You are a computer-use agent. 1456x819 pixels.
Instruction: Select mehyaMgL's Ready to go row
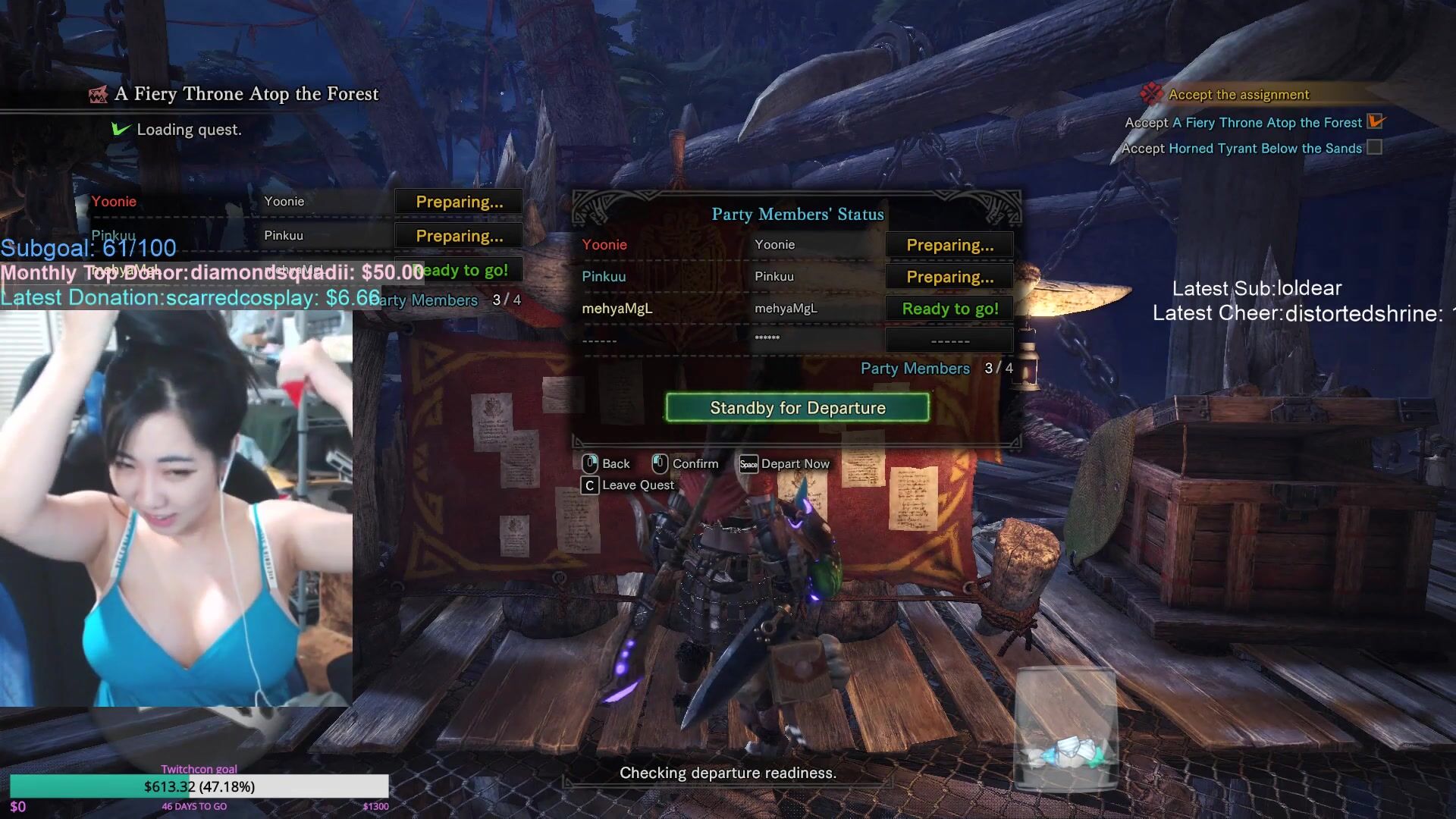(796, 309)
